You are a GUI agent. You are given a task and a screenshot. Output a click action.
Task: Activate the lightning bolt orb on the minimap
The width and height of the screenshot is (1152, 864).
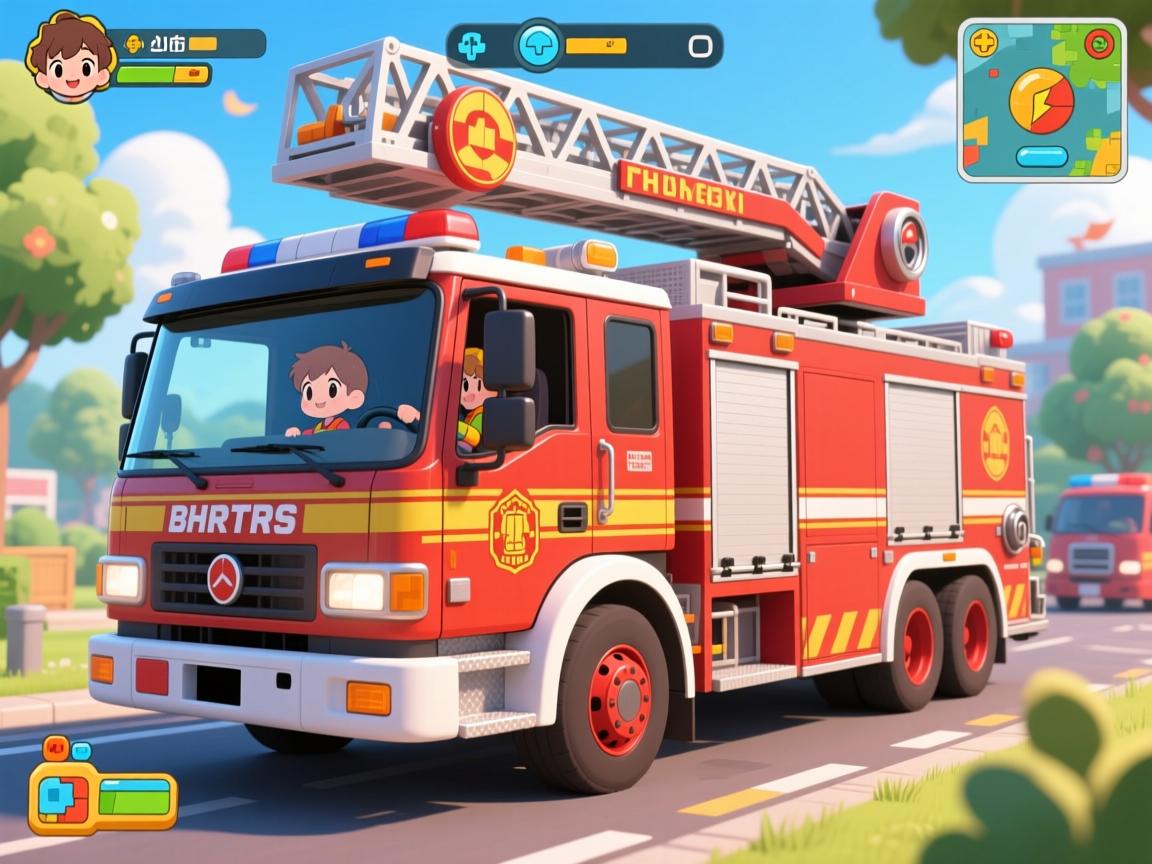[1041, 101]
